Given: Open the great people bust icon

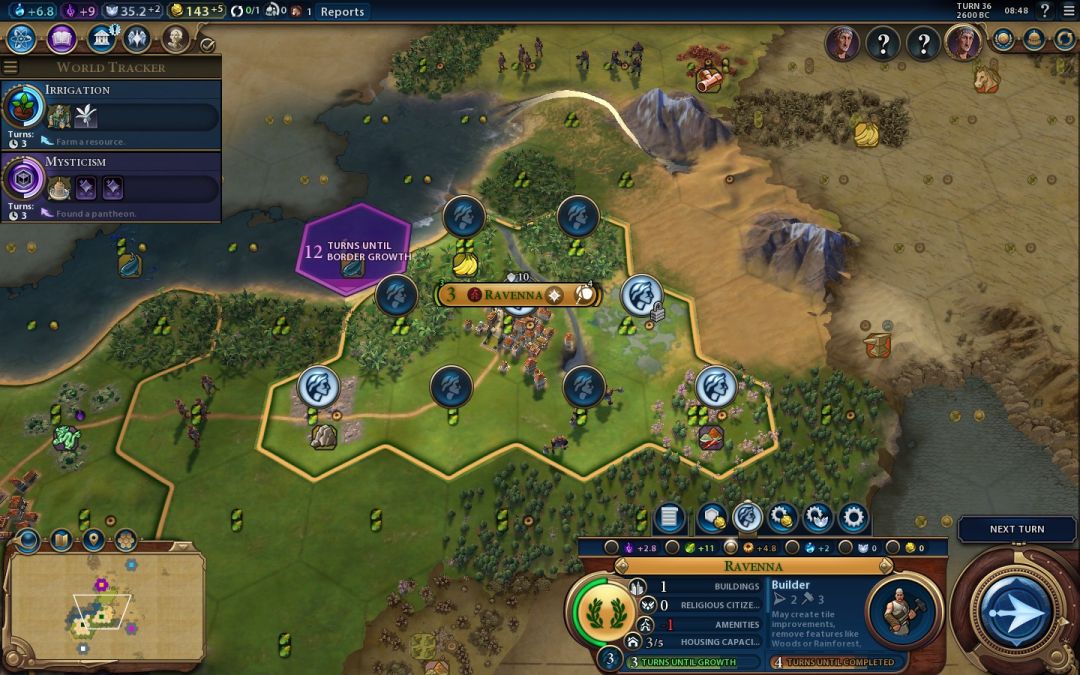Looking at the screenshot, I should coord(175,39).
